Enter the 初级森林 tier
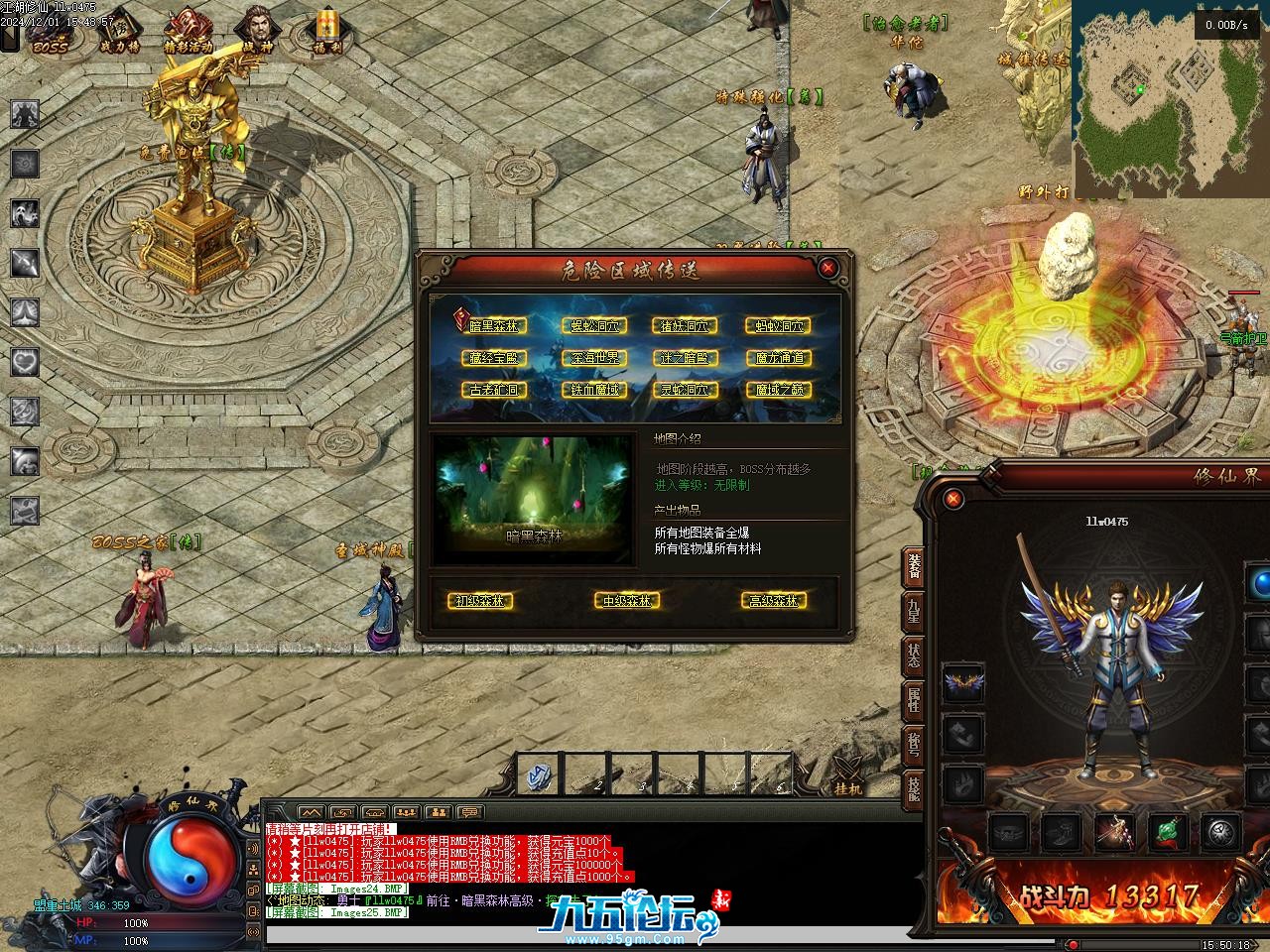 (480, 600)
